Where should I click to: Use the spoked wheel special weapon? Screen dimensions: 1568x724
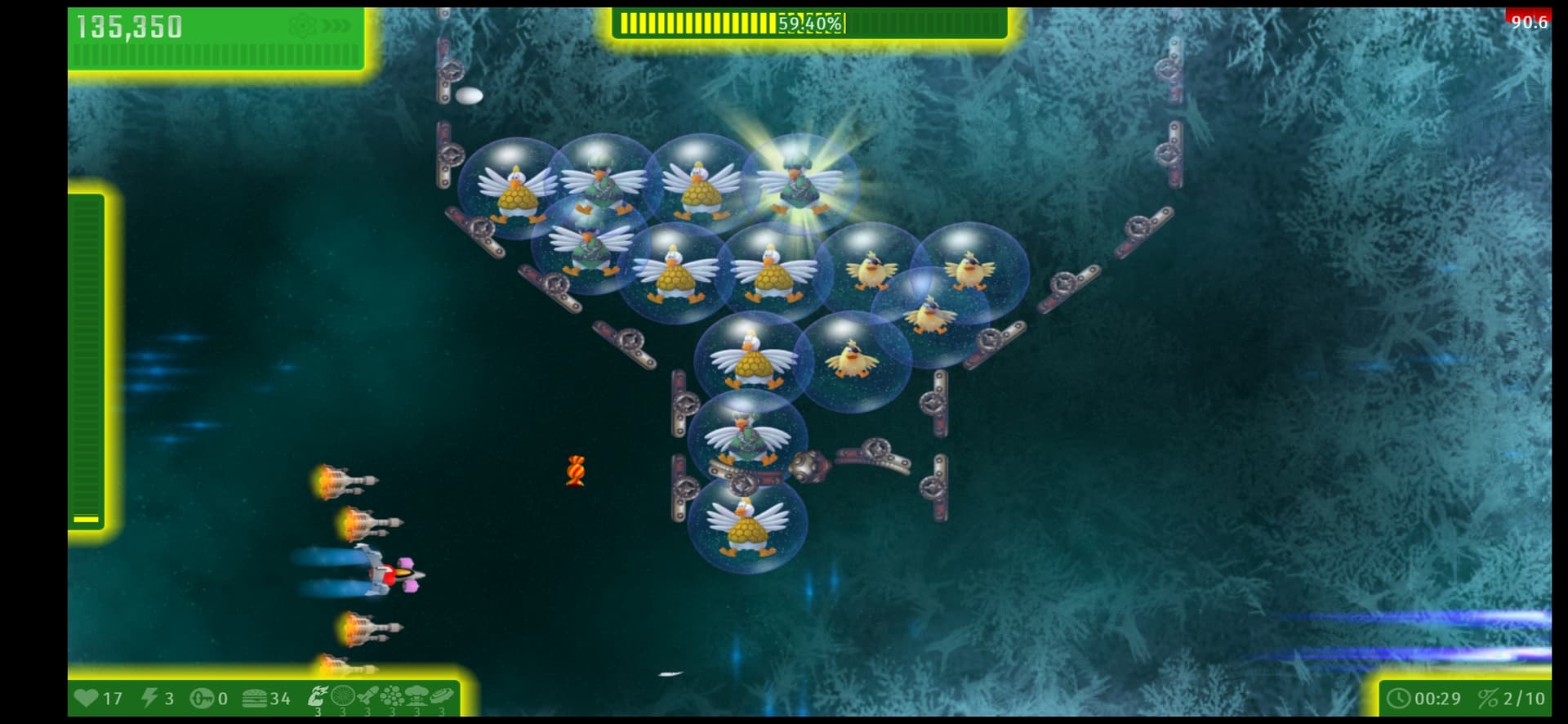click(342, 697)
